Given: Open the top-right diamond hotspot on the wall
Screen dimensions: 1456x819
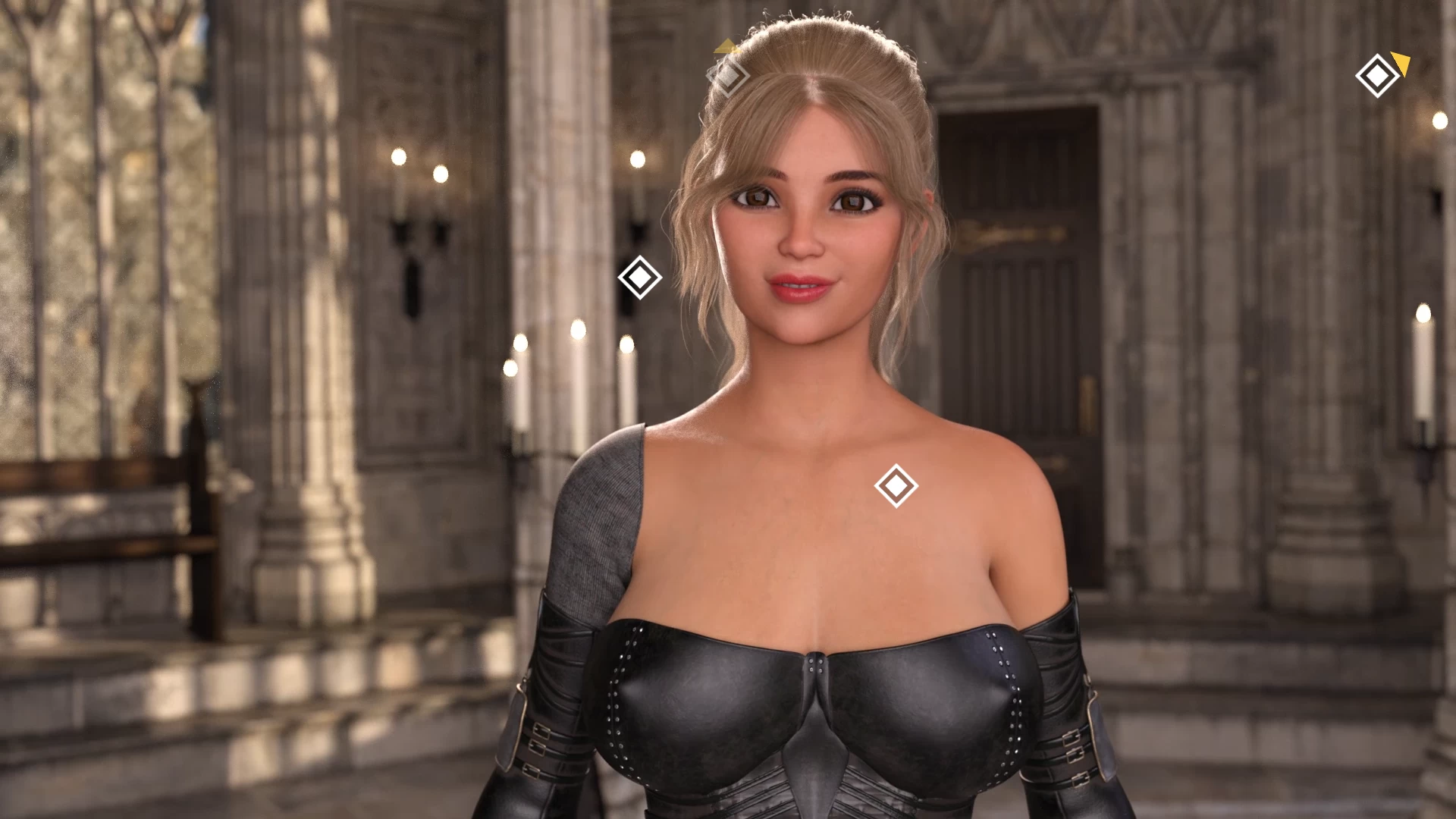Looking at the screenshot, I should pos(1376,76).
